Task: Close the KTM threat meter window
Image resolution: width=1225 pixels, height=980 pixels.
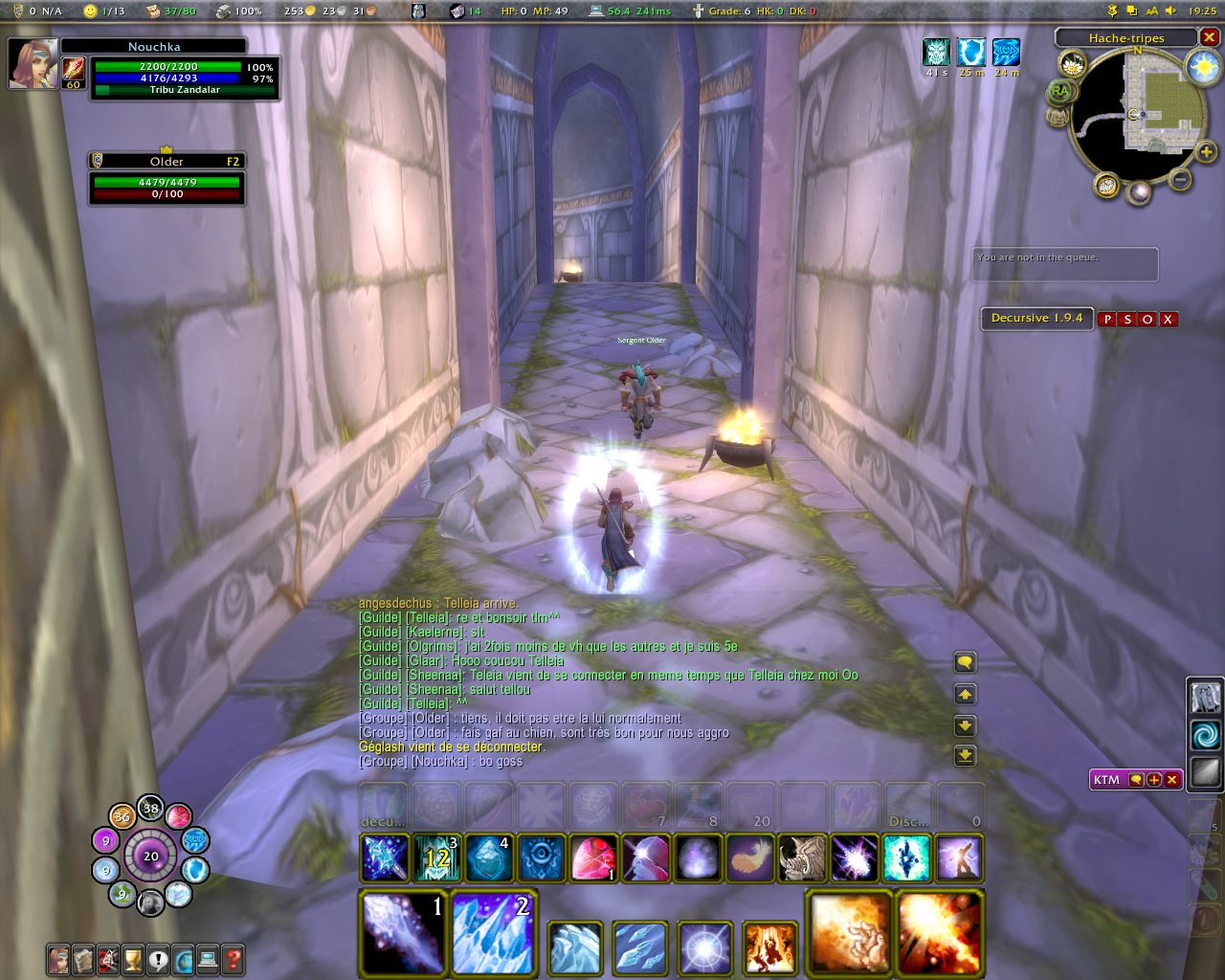Action: coord(1171,780)
